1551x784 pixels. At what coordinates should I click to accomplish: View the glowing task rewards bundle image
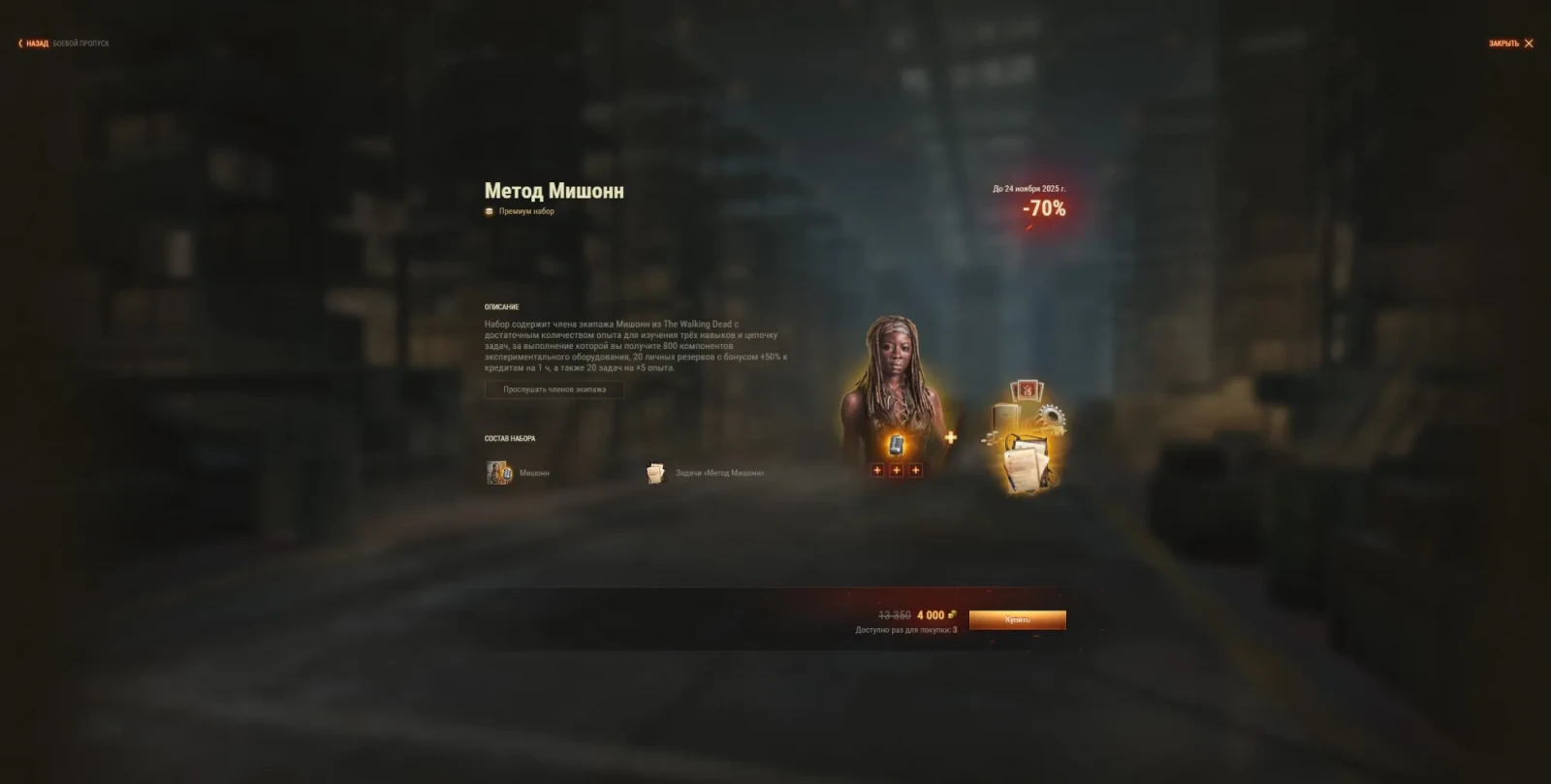coord(1026,436)
